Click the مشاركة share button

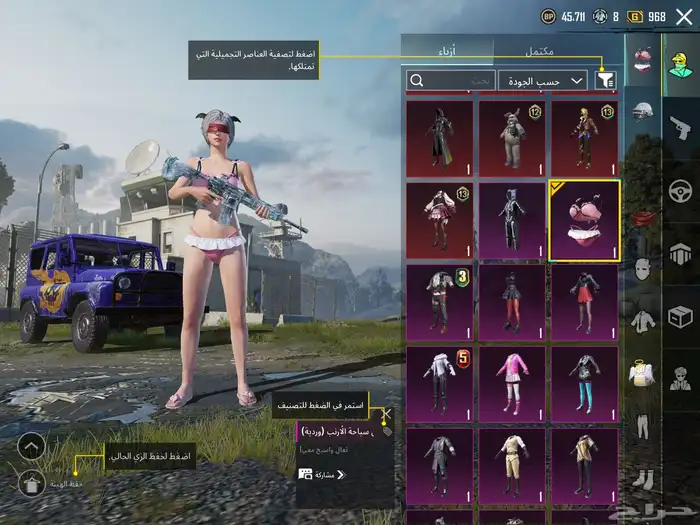click(x=322, y=474)
